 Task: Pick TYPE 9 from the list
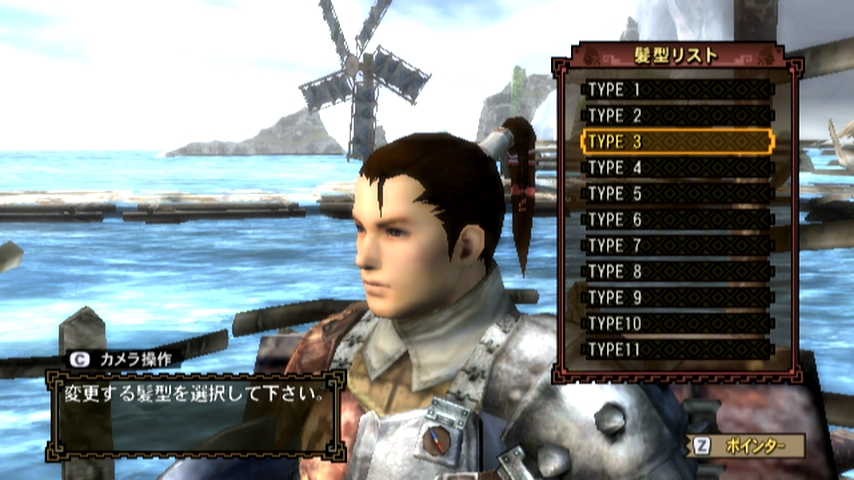pos(677,297)
